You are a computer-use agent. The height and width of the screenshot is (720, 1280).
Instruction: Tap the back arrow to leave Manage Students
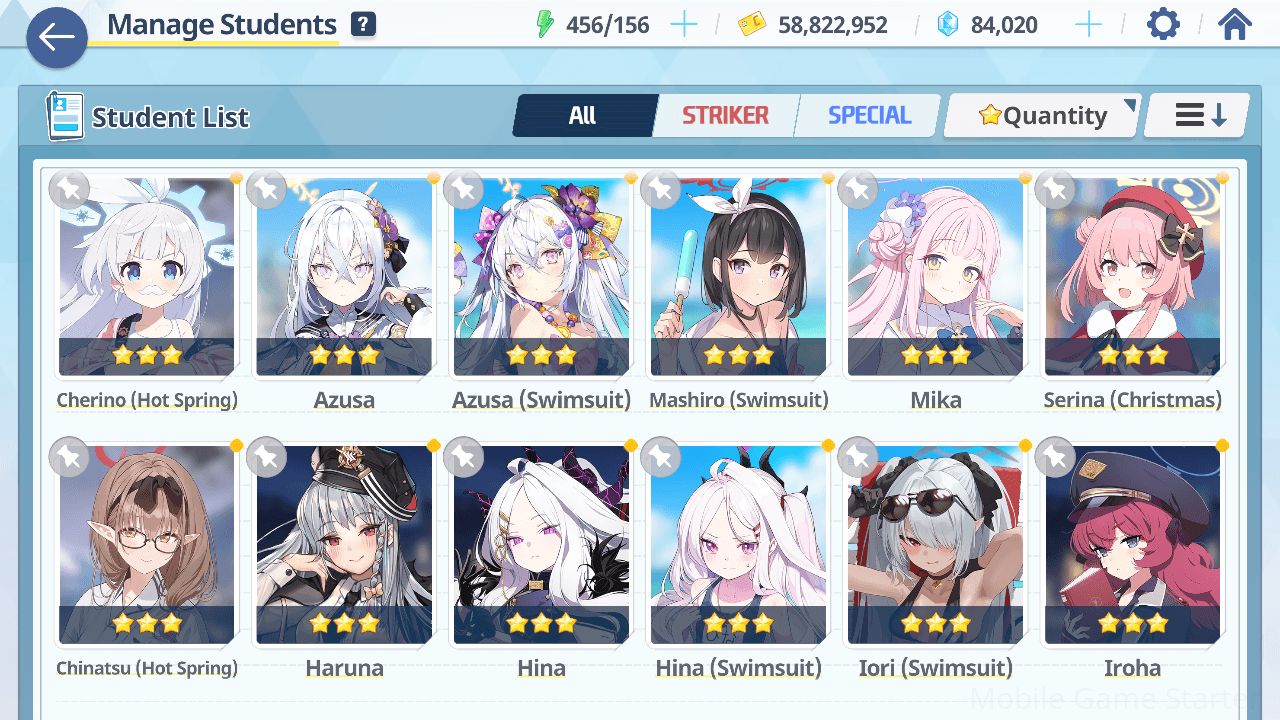[56, 38]
